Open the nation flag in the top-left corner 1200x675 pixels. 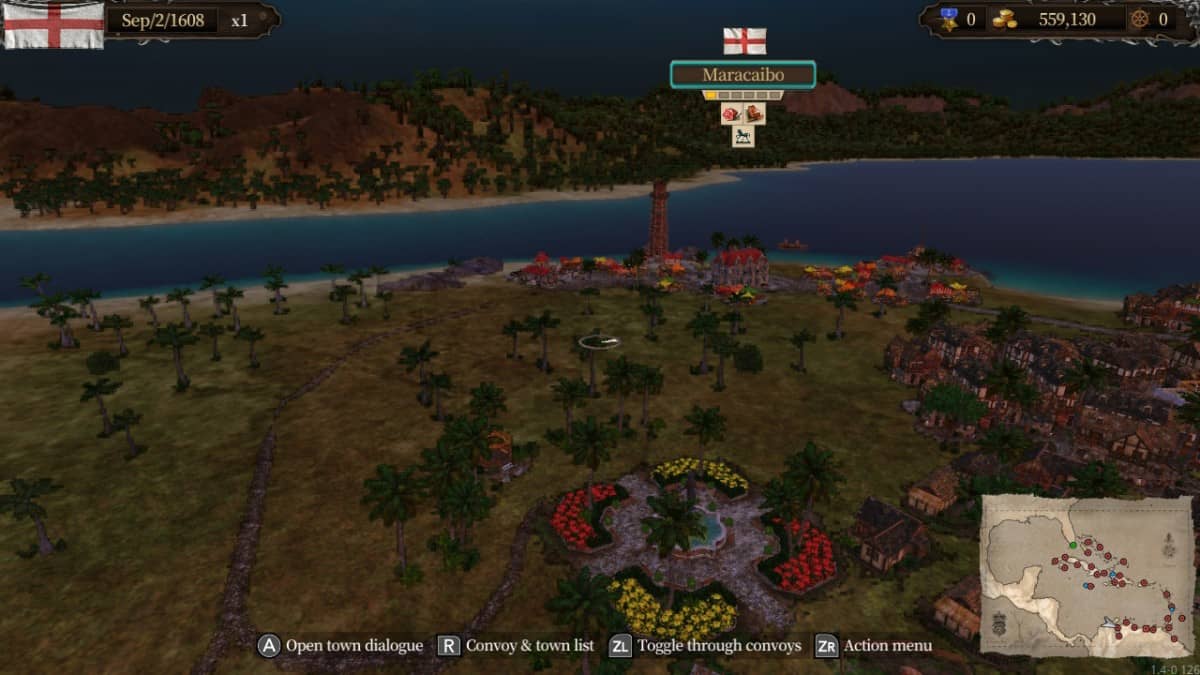coord(54,24)
